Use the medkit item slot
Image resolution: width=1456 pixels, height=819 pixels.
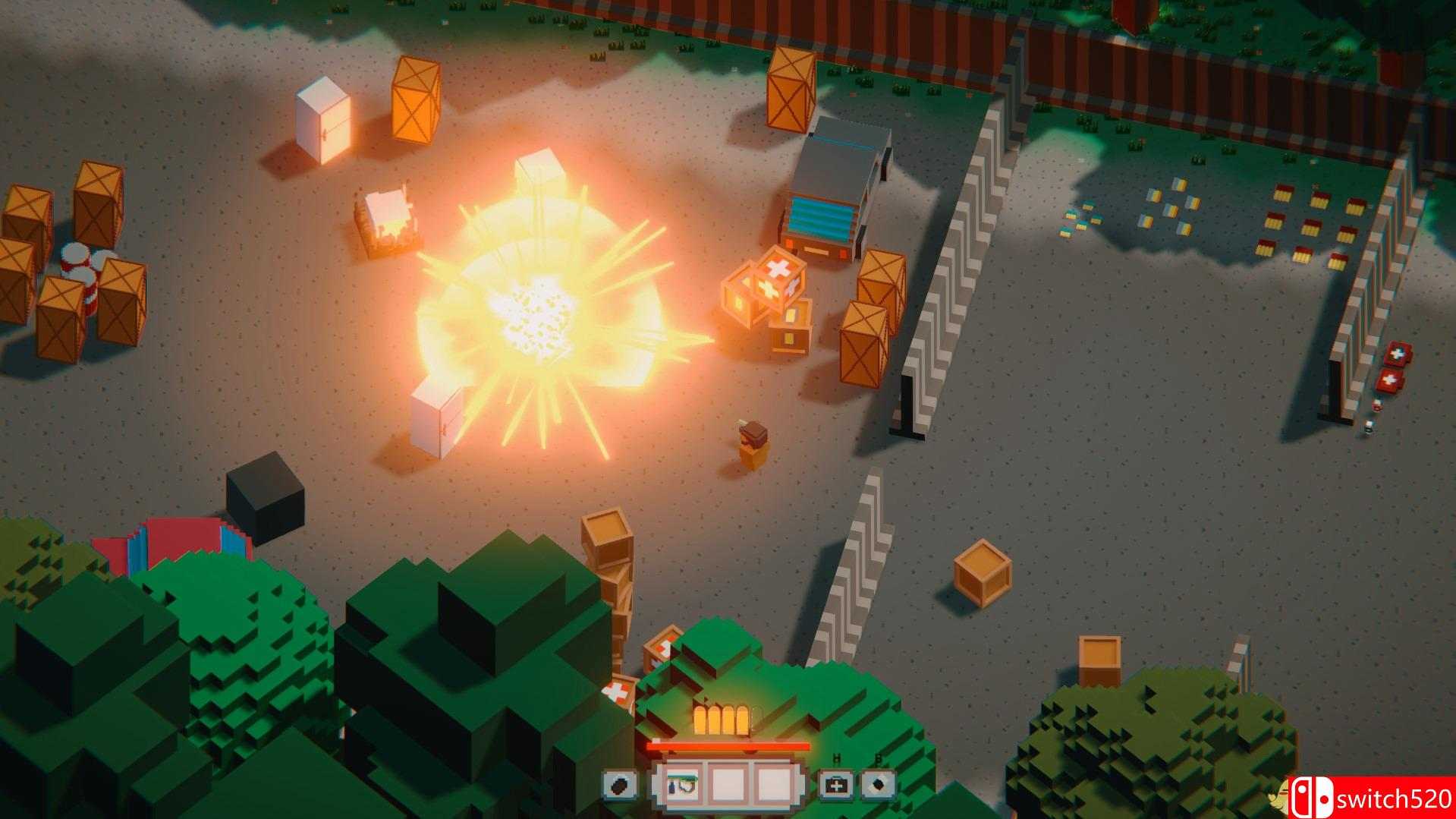click(837, 785)
